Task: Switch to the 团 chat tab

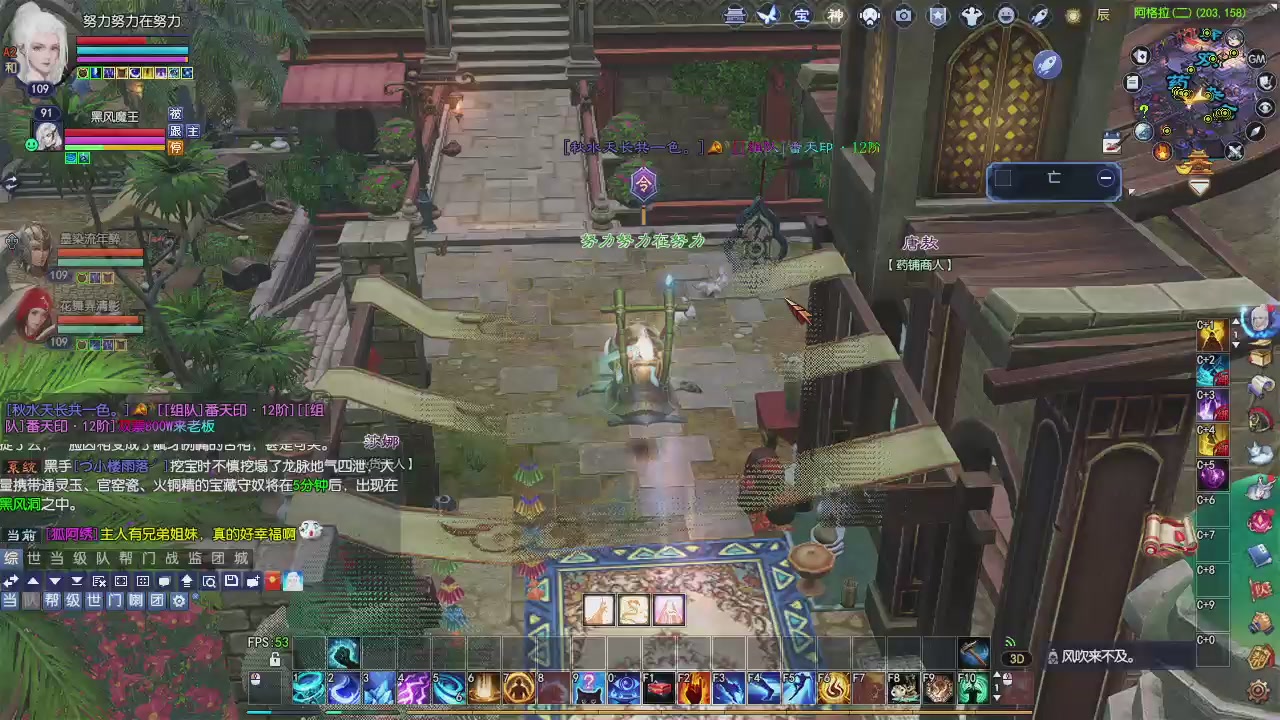Action: point(217,559)
